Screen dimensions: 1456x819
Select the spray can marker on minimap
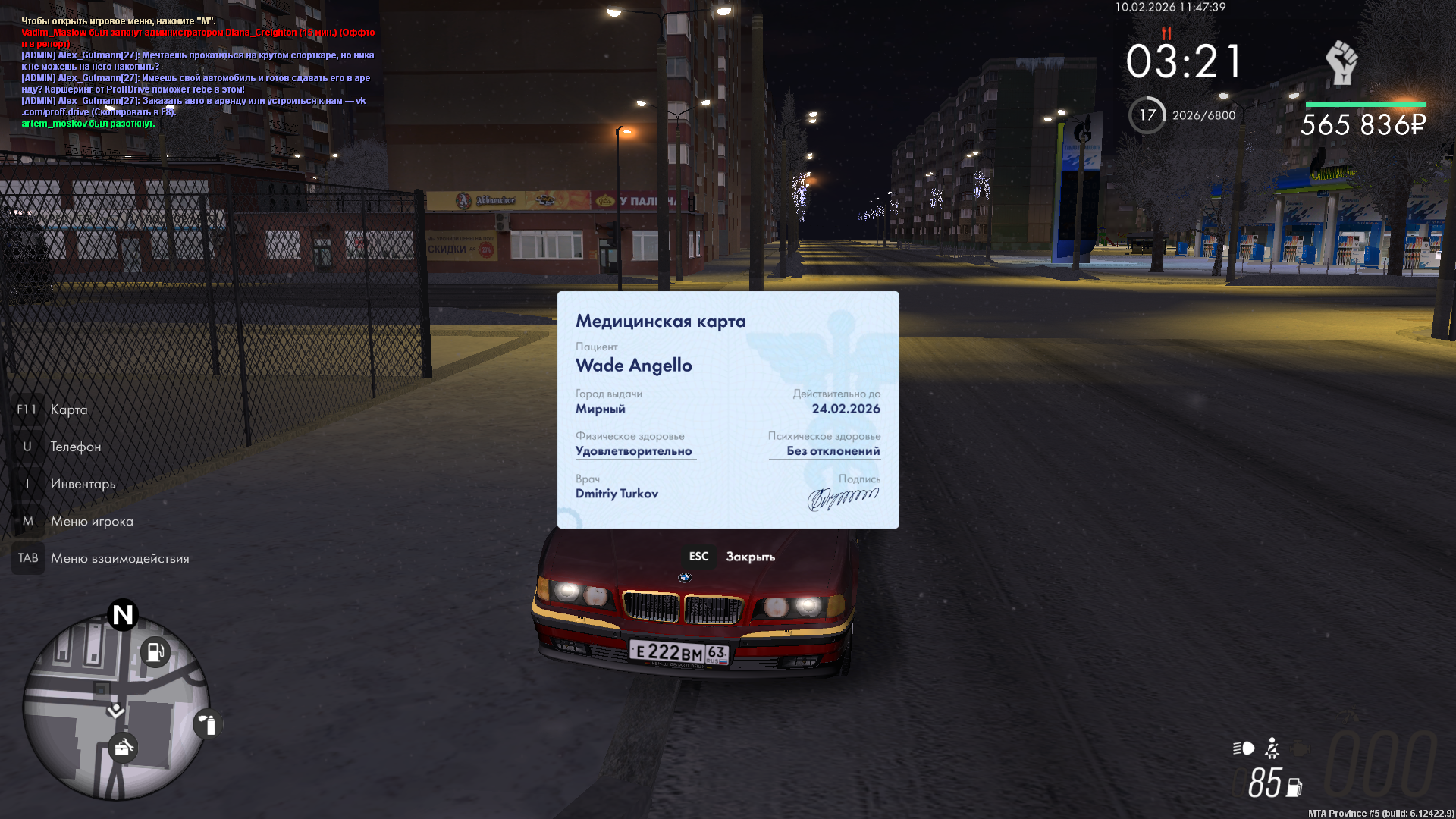click(207, 724)
